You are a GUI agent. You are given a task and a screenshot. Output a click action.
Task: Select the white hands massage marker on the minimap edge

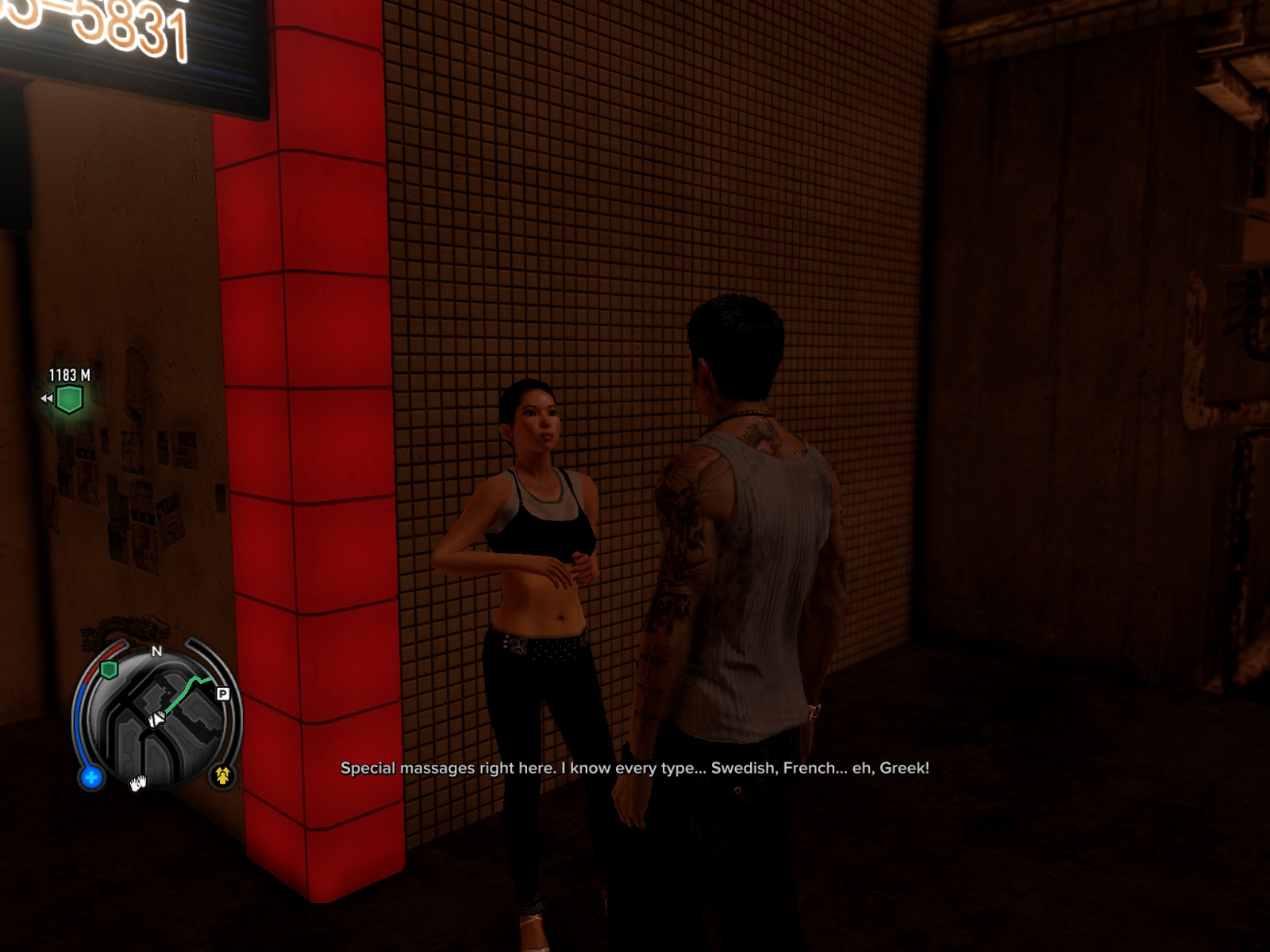coord(138,784)
